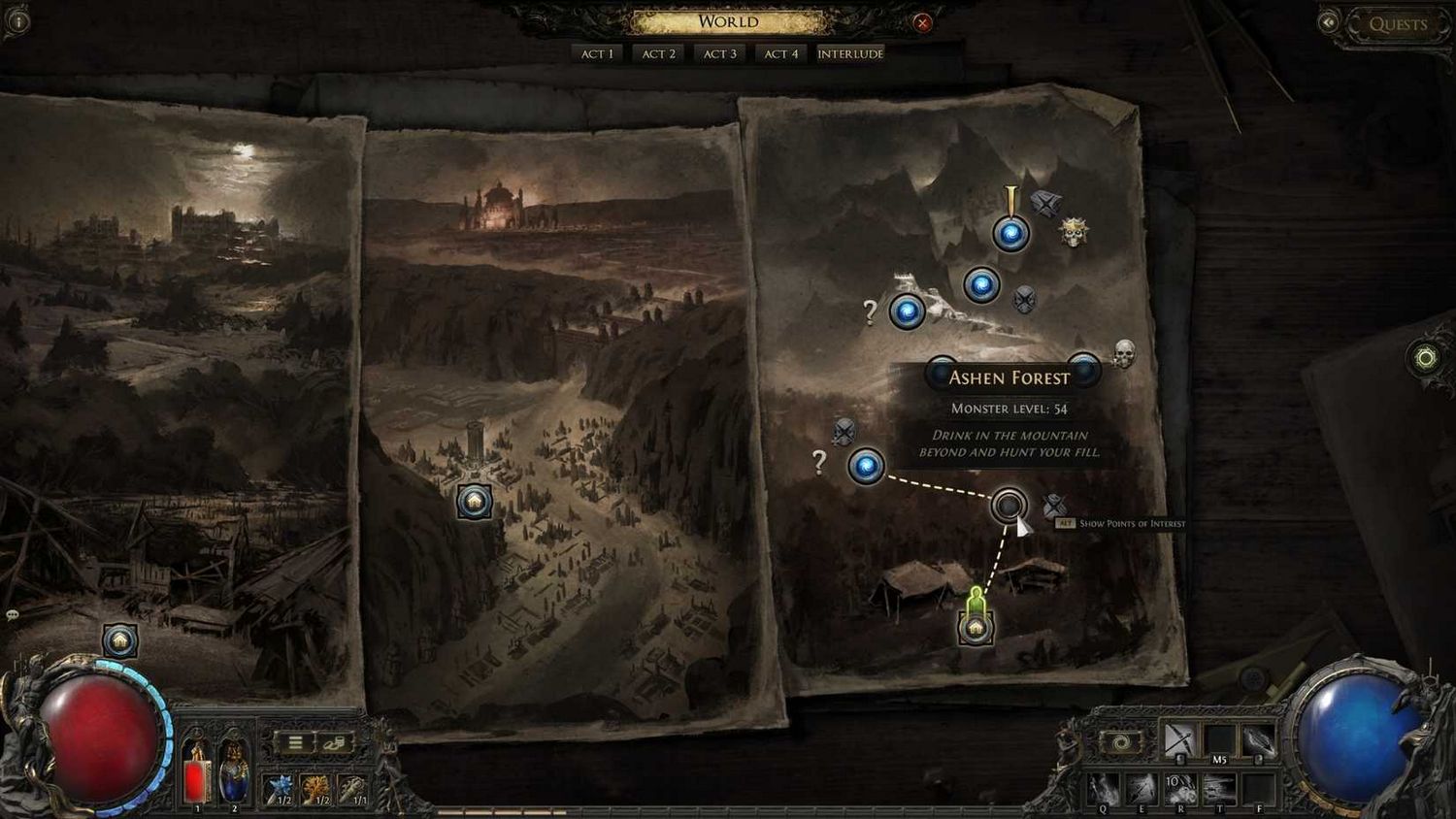Select the waypoint marked with the gold pin
This screenshot has height=819, width=1456.
[x=1010, y=234]
